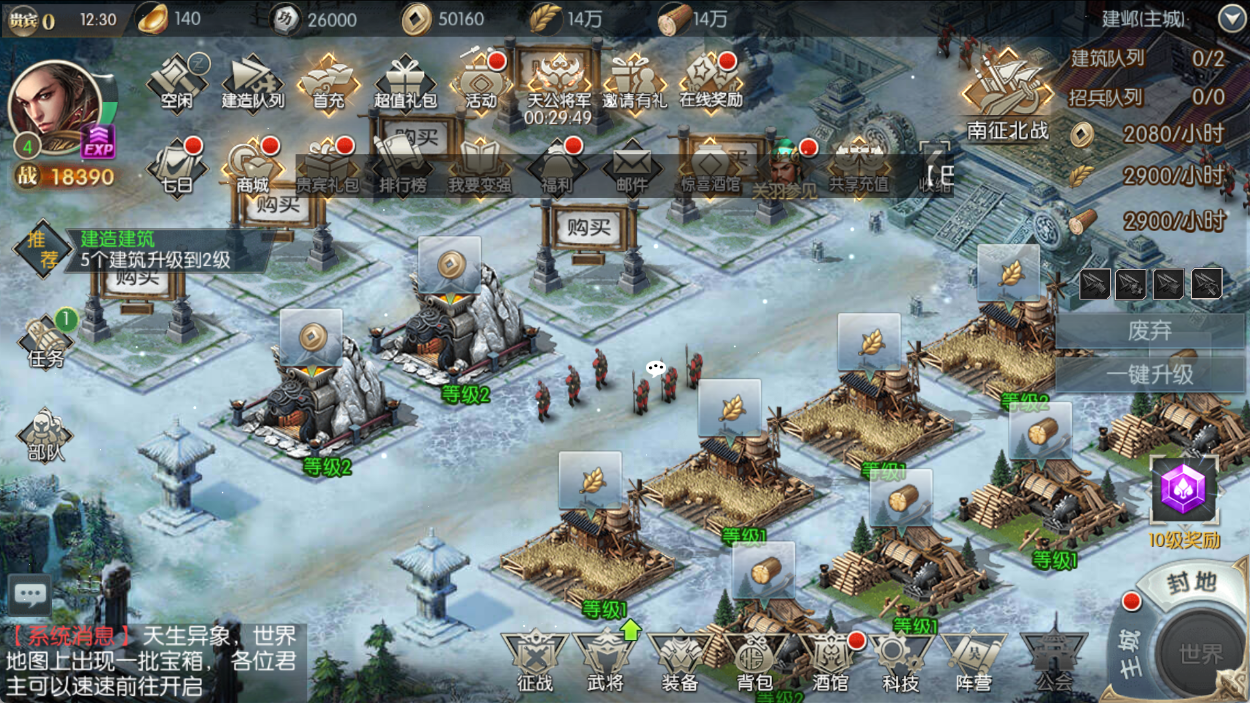The image size is (1250, 703).
Task: Enter the 酒馆 tavern
Action: point(829,662)
